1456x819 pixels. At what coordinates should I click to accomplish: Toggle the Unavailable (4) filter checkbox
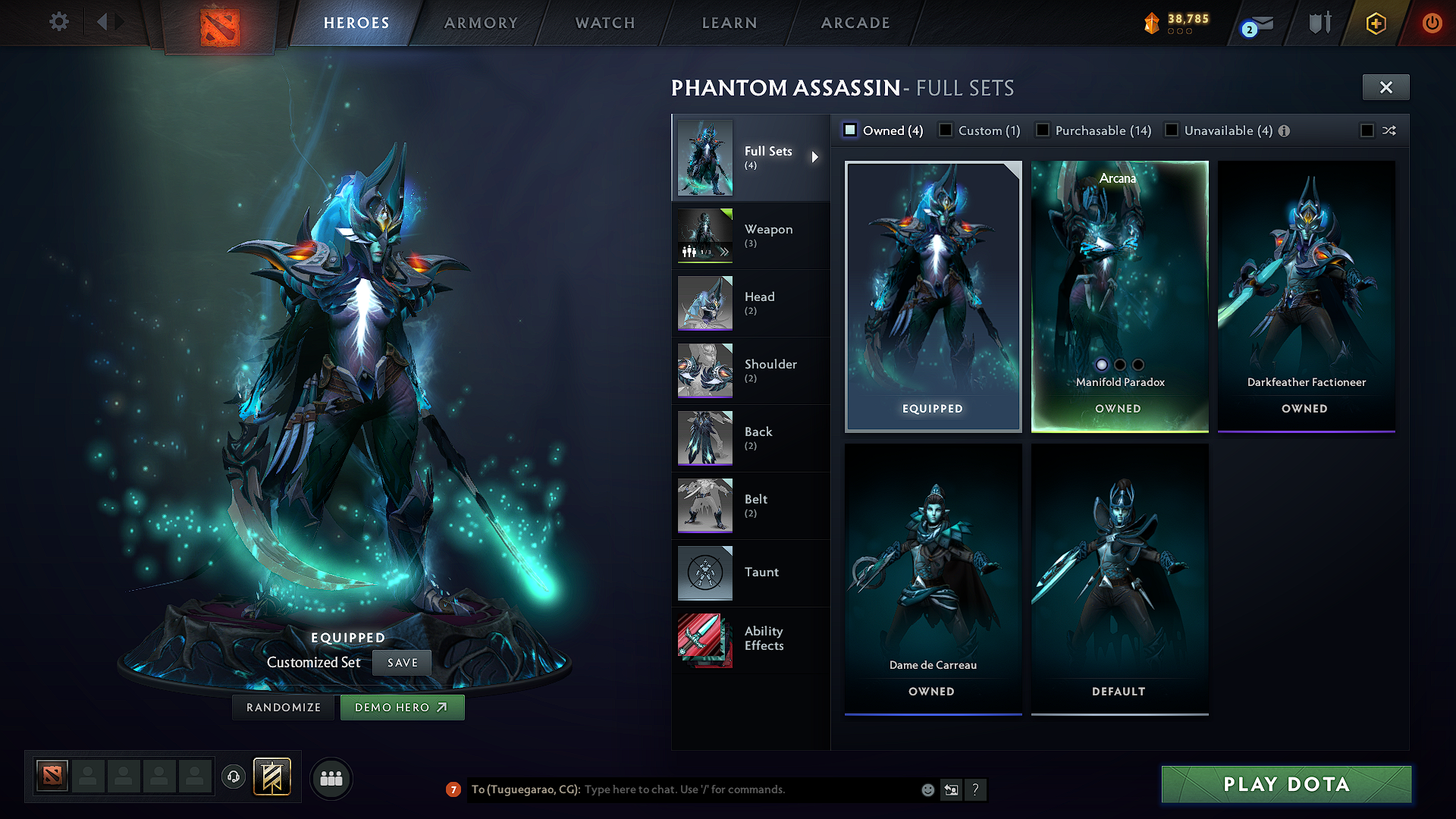pyautogui.click(x=1172, y=130)
